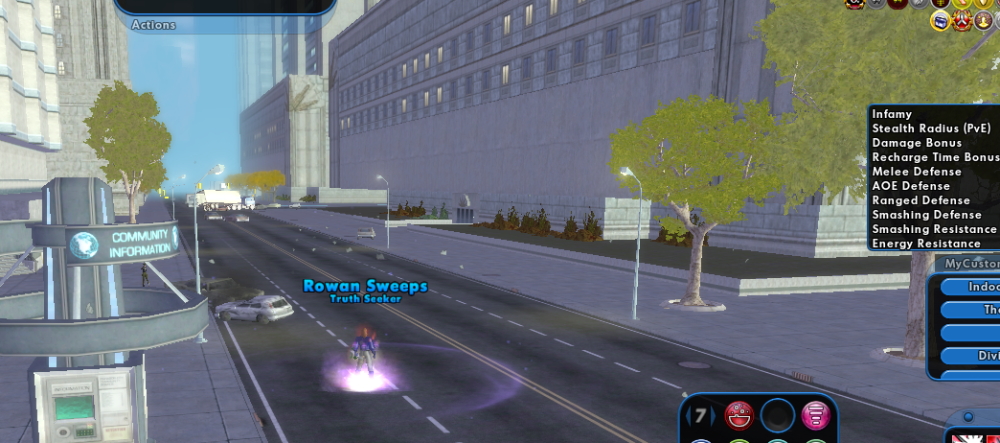Select the Energy Resistance attribute row
This screenshot has width=1000, height=443.
click(926, 244)
